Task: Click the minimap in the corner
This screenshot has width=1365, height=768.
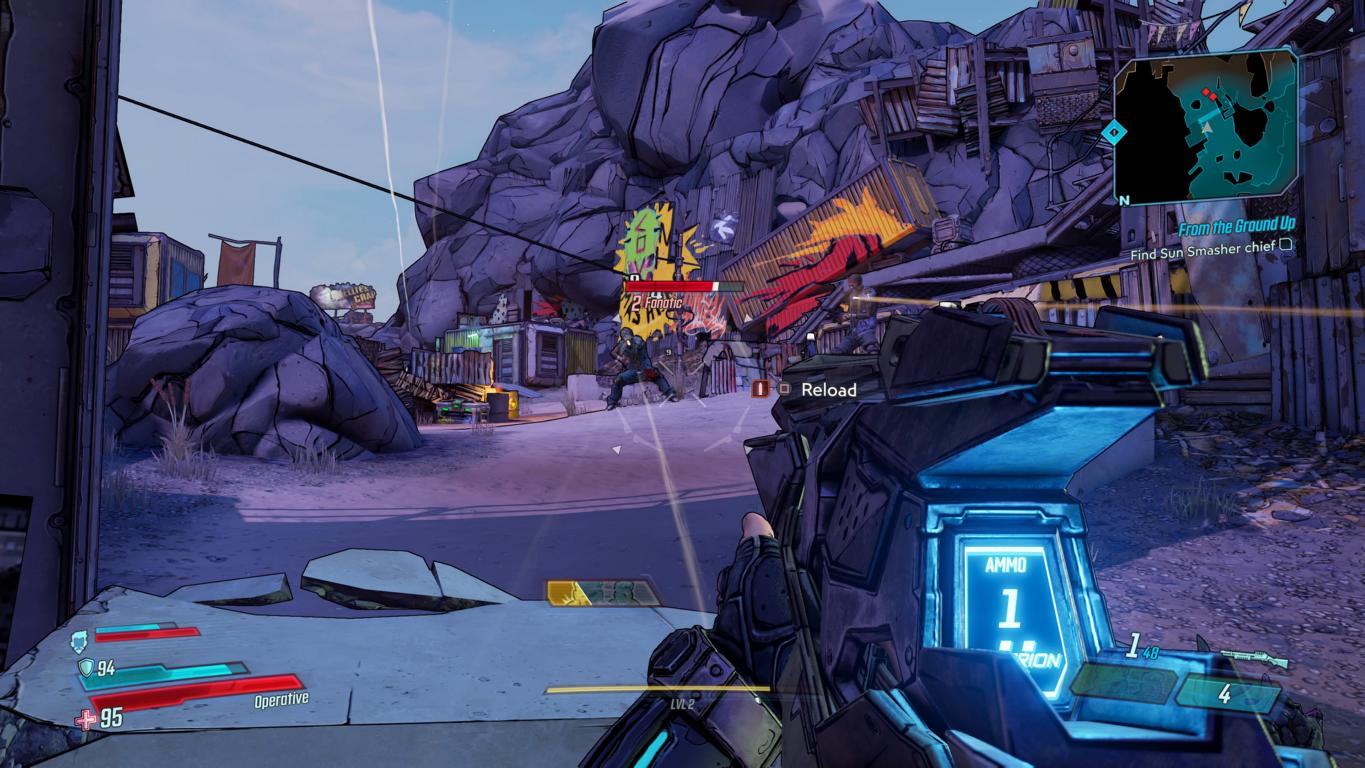Action: click(x=1208, y=127)
